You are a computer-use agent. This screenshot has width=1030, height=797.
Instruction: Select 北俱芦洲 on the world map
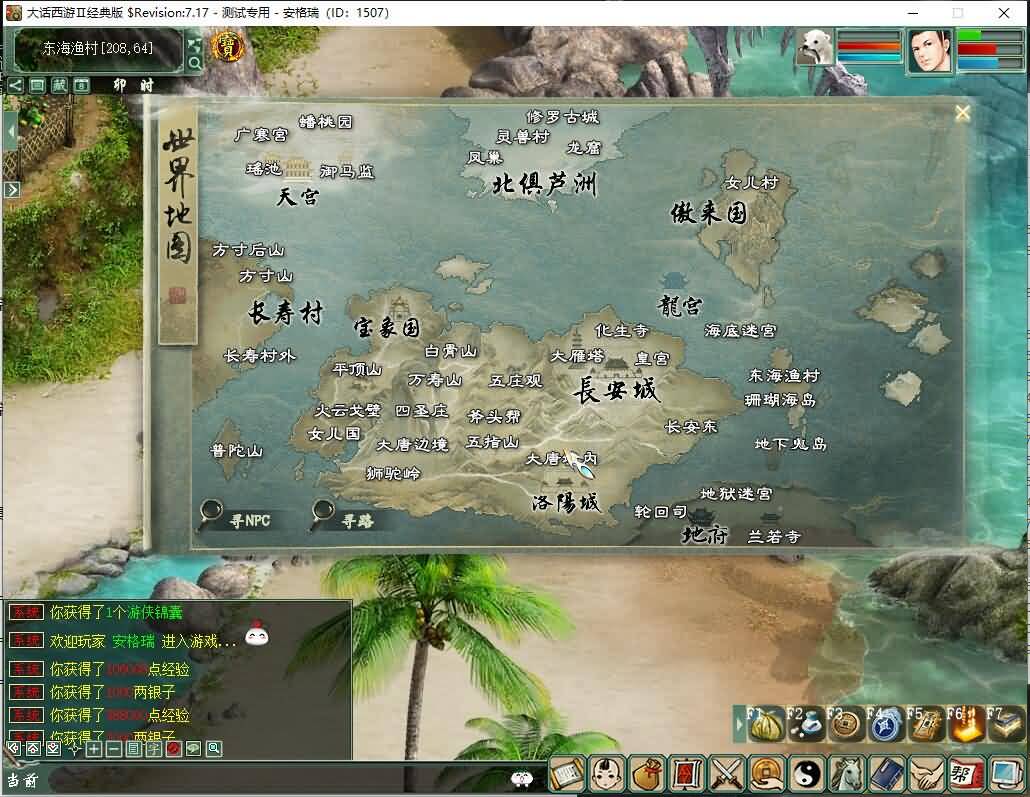click(x=544, y=185)
